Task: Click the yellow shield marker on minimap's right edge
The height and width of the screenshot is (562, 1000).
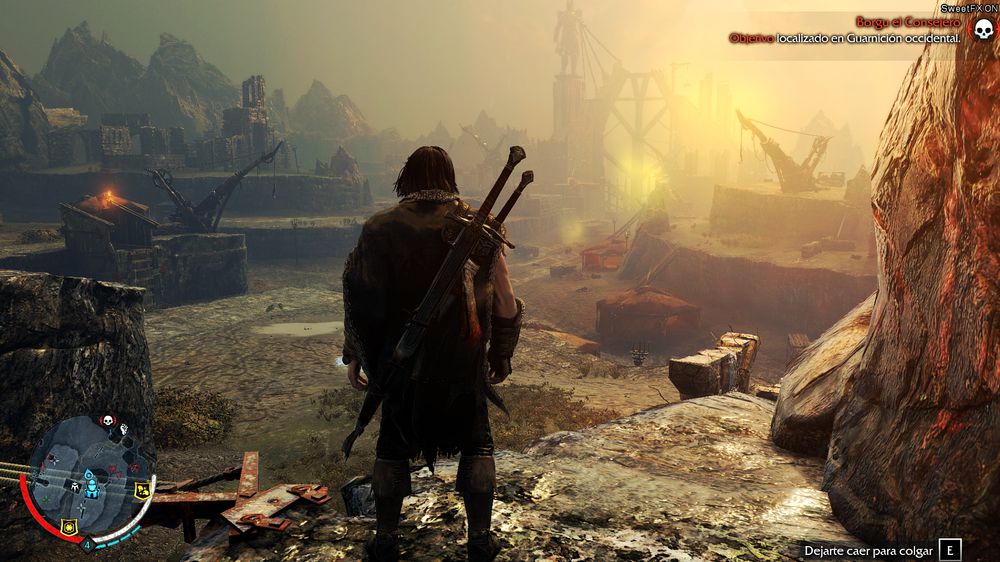Action: click(142, 488)
